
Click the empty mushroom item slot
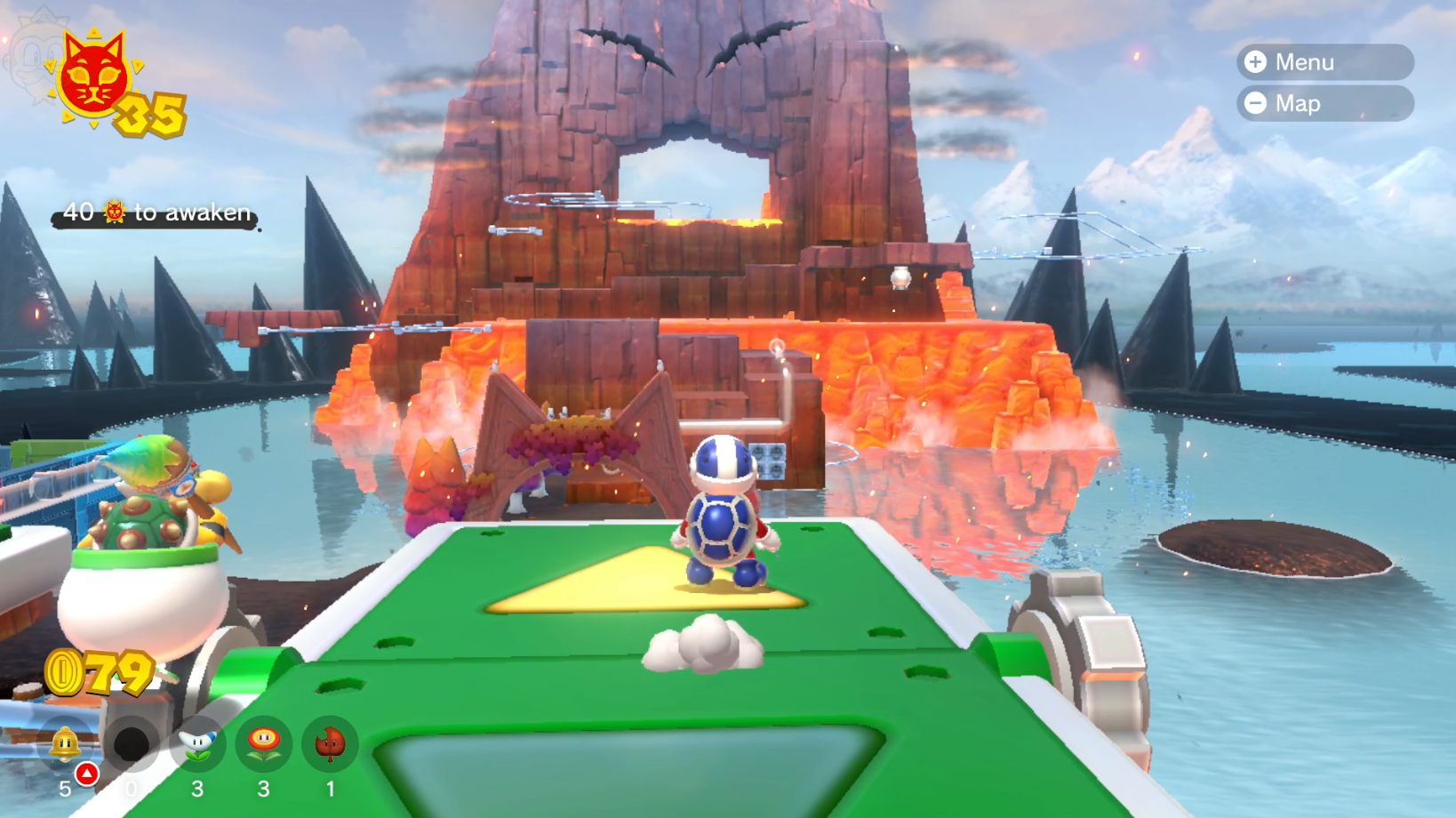point(132,745)
